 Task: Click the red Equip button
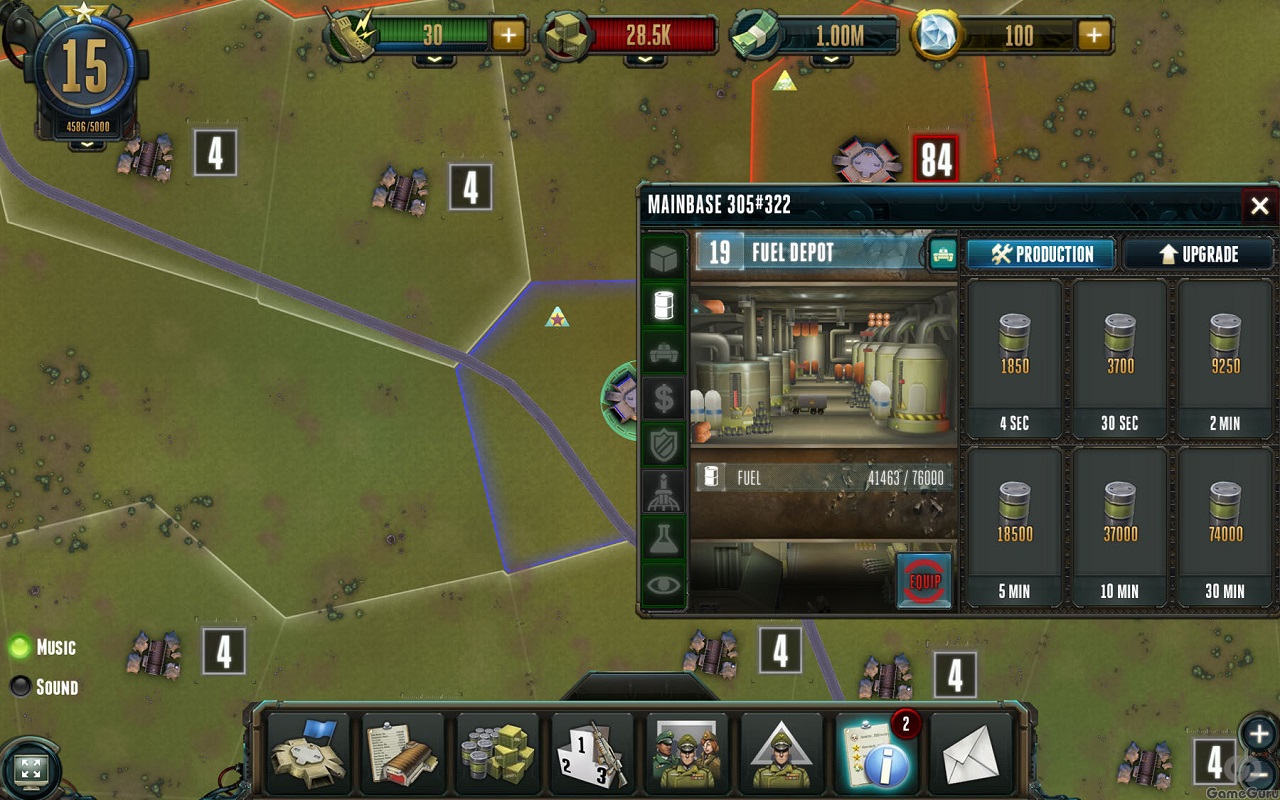click(923, 581)
